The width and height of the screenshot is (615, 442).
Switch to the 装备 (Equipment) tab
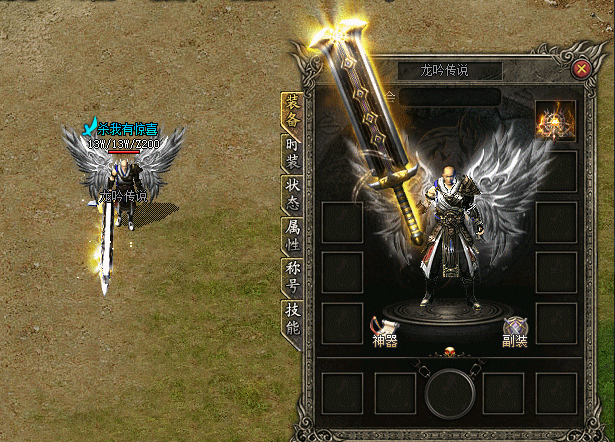[292, 110]
